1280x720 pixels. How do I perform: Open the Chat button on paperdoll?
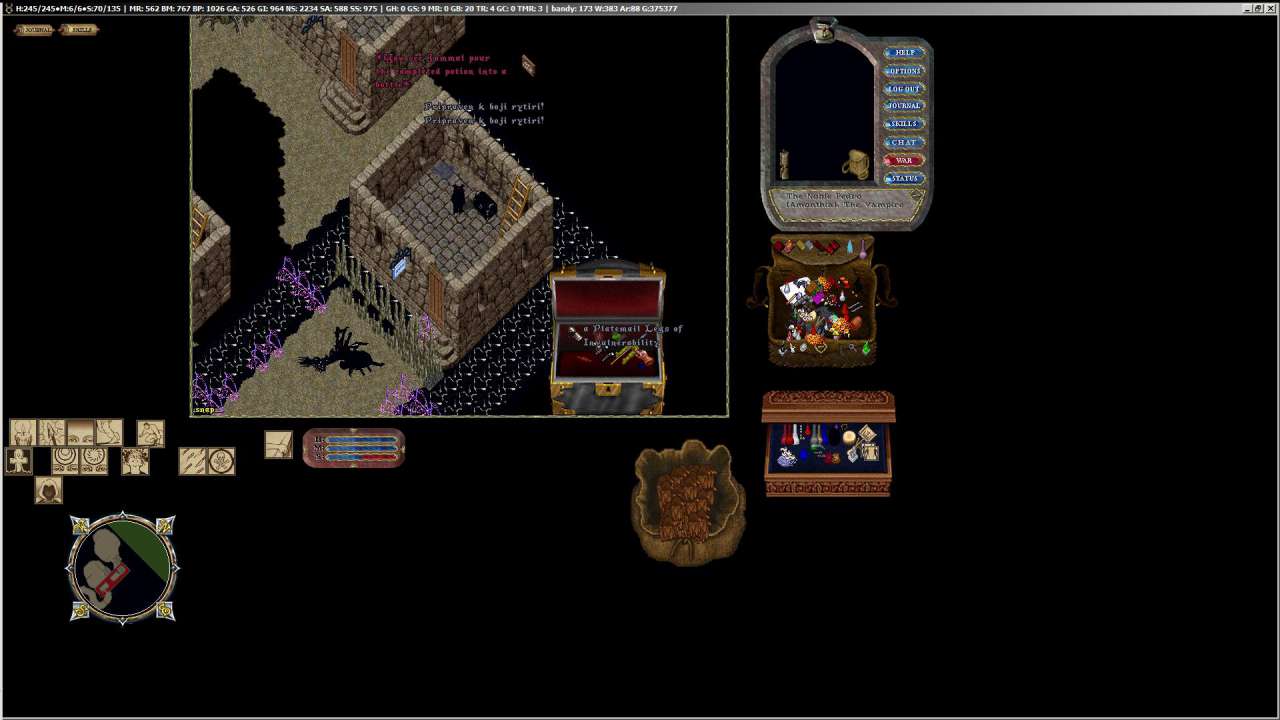904,142
